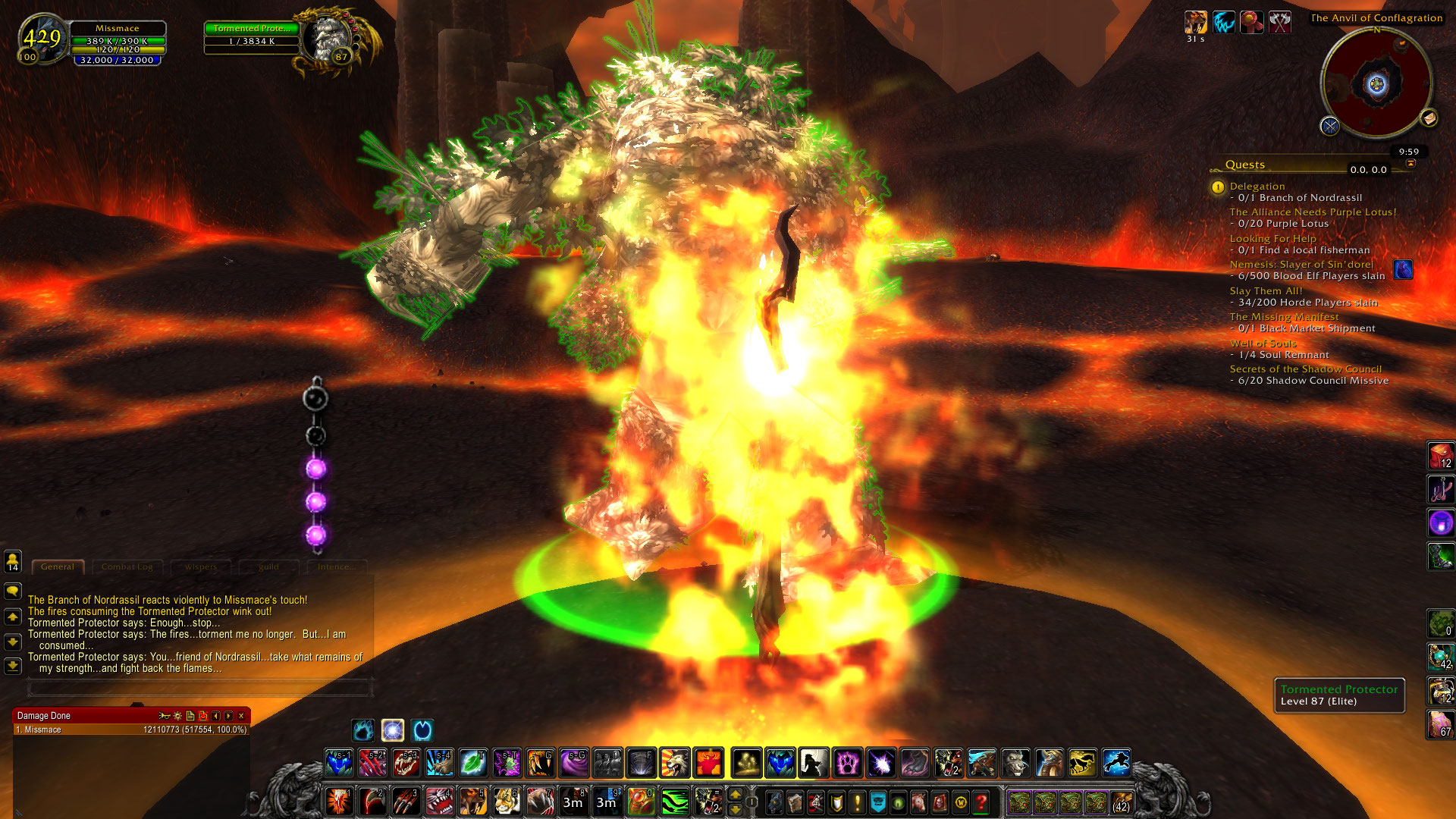Click the chat speech bubble menu button
1456x819 pixels.
click(x=13, y=591)
